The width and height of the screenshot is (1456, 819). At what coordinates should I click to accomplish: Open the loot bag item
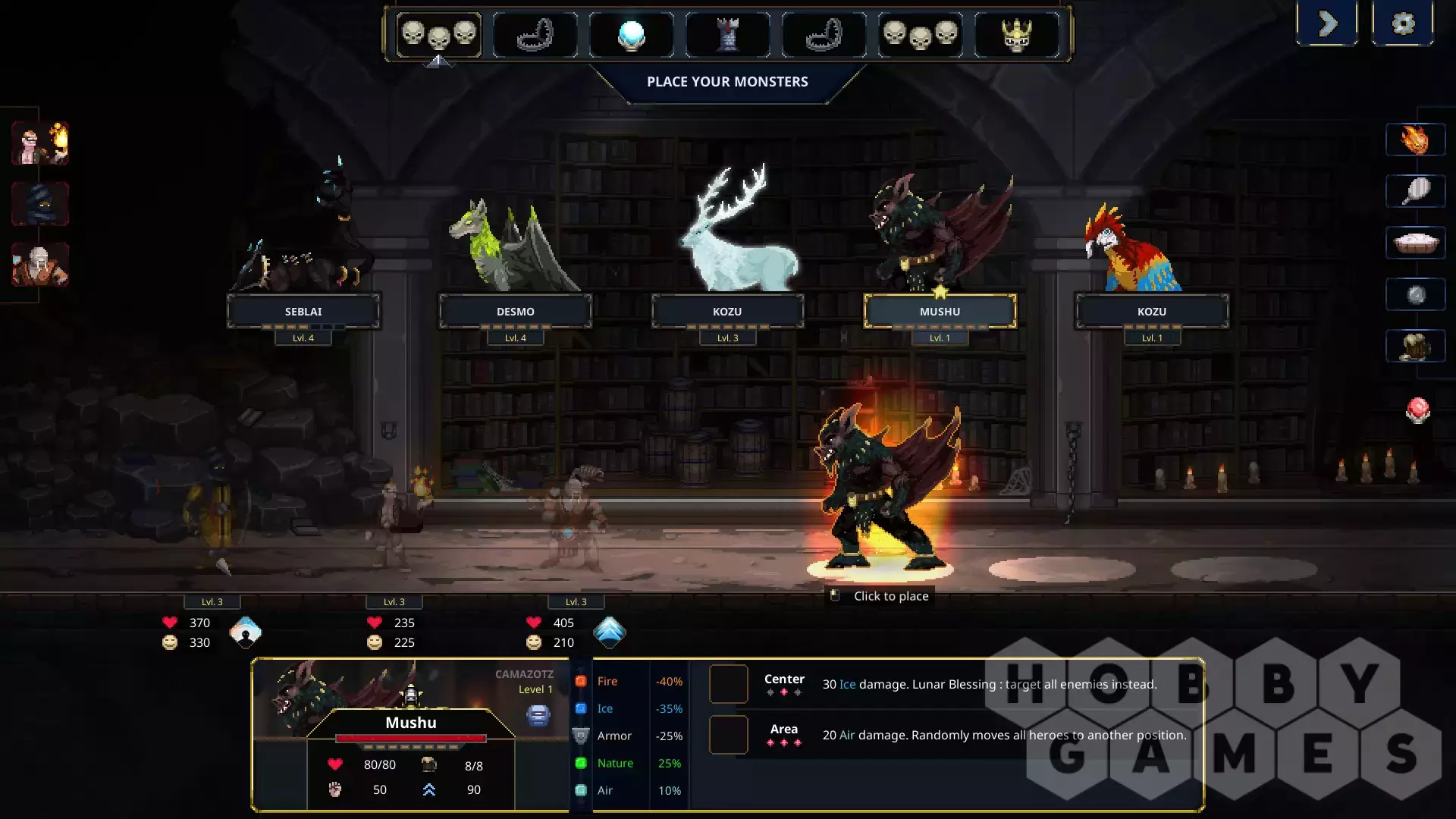point(1415,347)
